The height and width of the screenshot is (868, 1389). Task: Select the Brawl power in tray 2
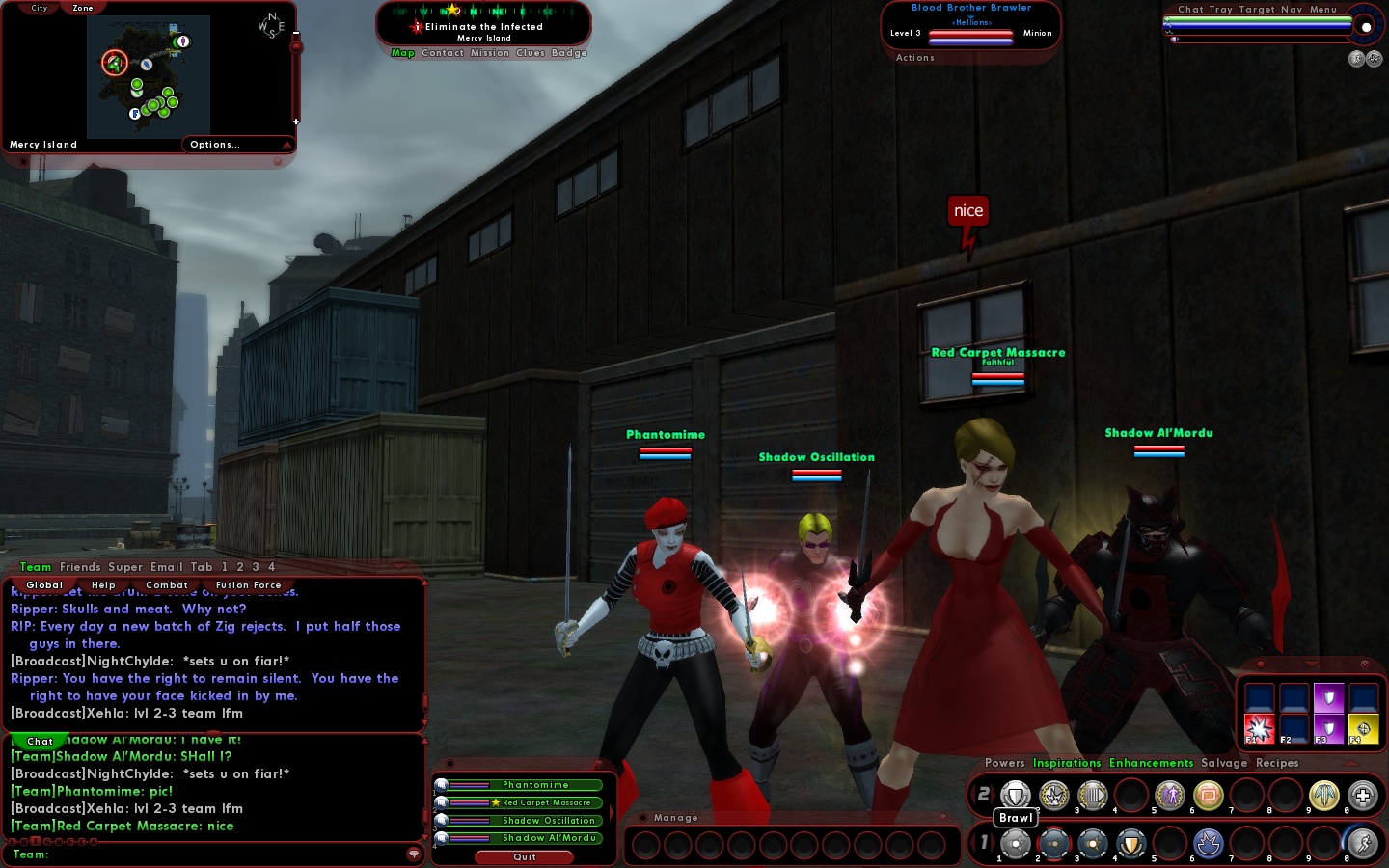(x=1016, y=797)
